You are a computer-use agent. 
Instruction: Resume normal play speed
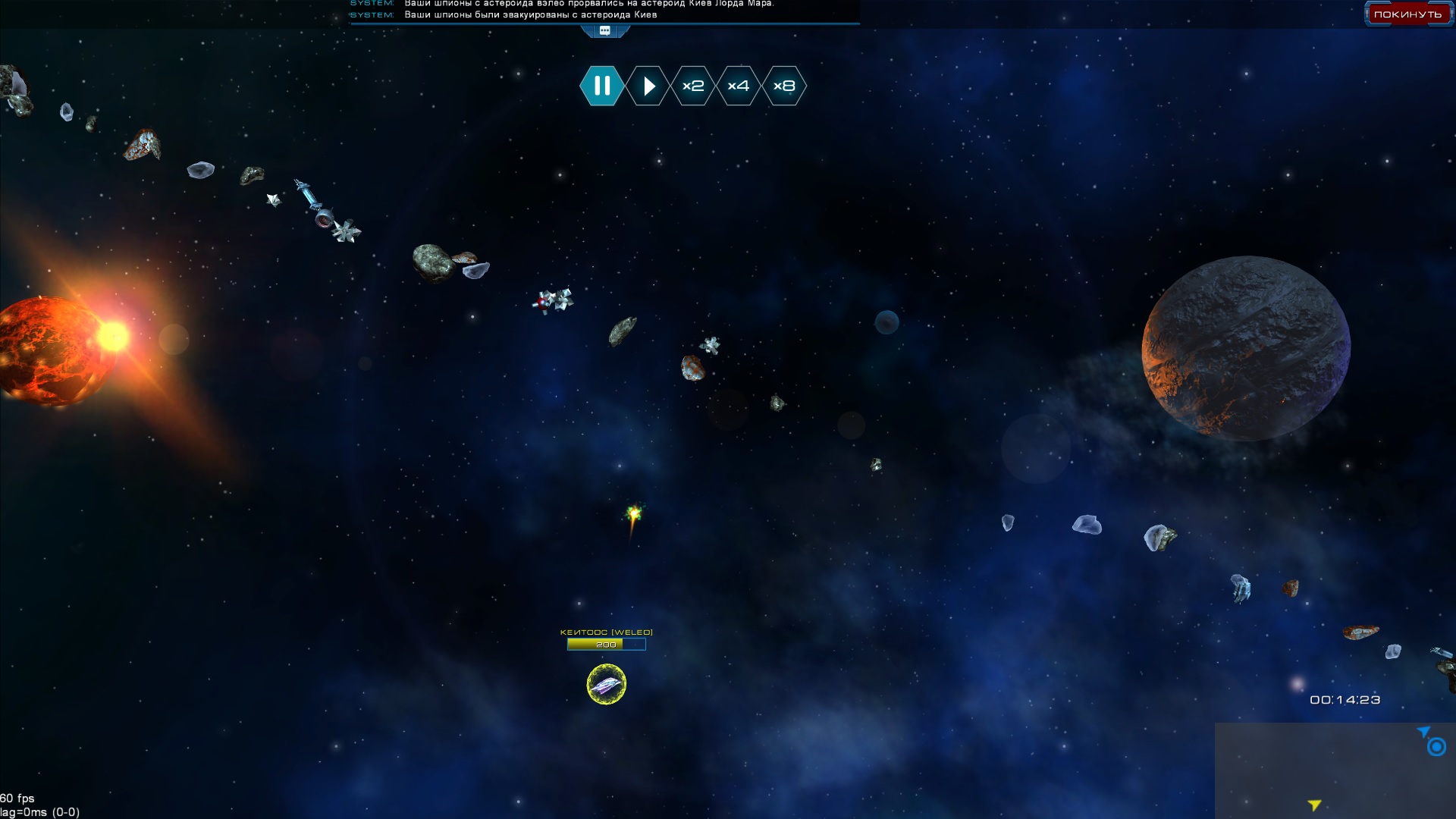click(x=648, y=86)
